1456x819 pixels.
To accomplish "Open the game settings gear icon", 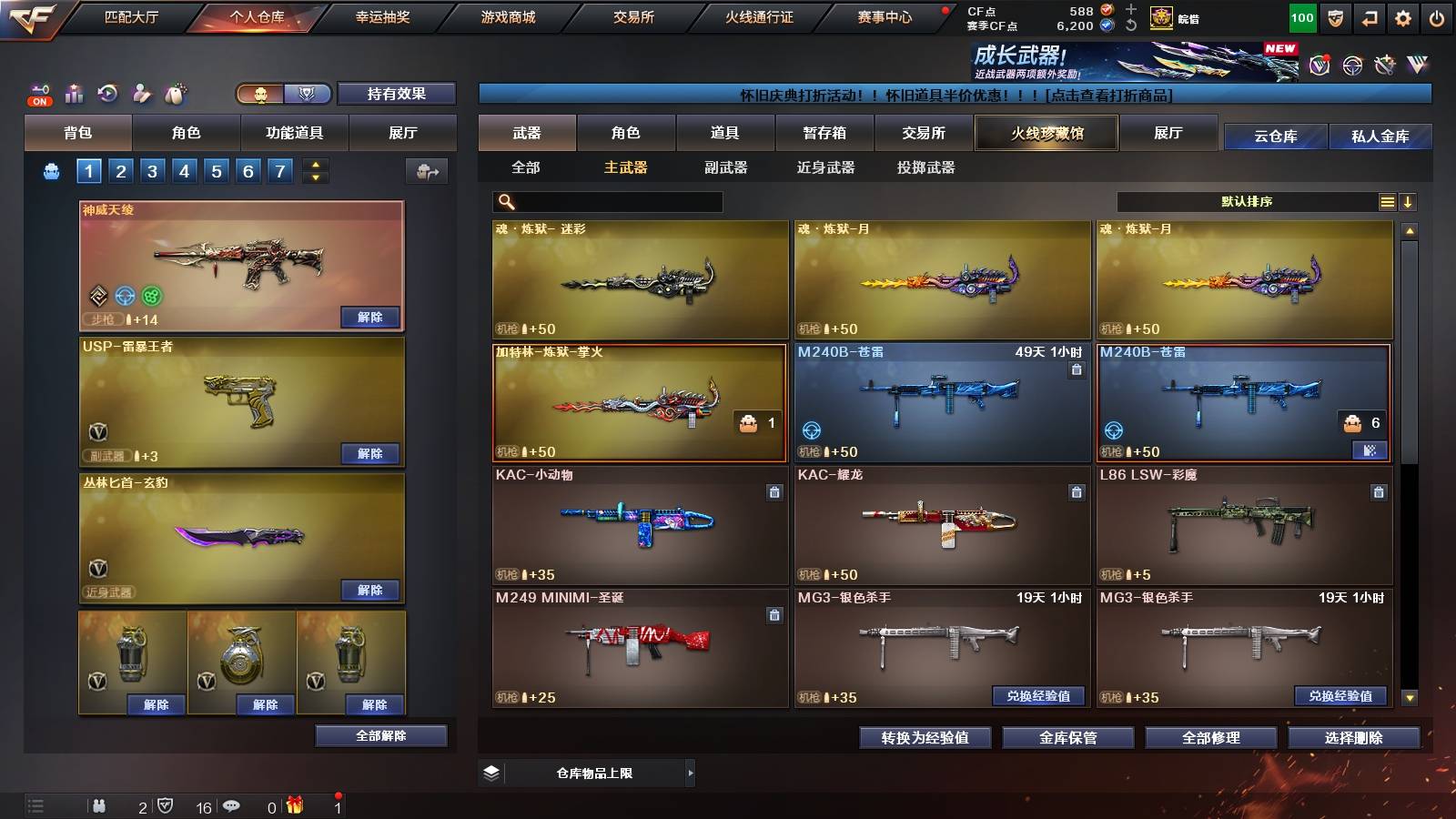I will coord(1403,17).
